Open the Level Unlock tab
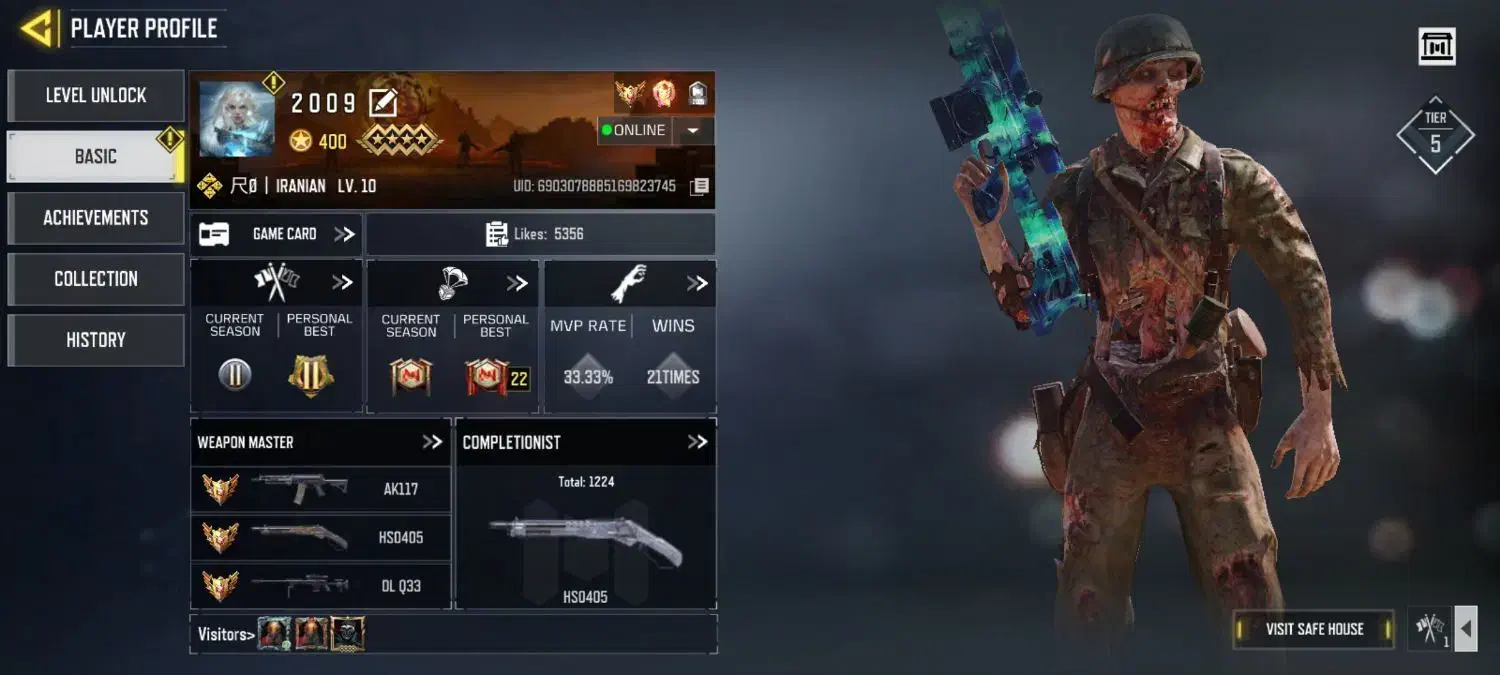The height and width of the screenshot is (675, 1500). pos(96,96)
